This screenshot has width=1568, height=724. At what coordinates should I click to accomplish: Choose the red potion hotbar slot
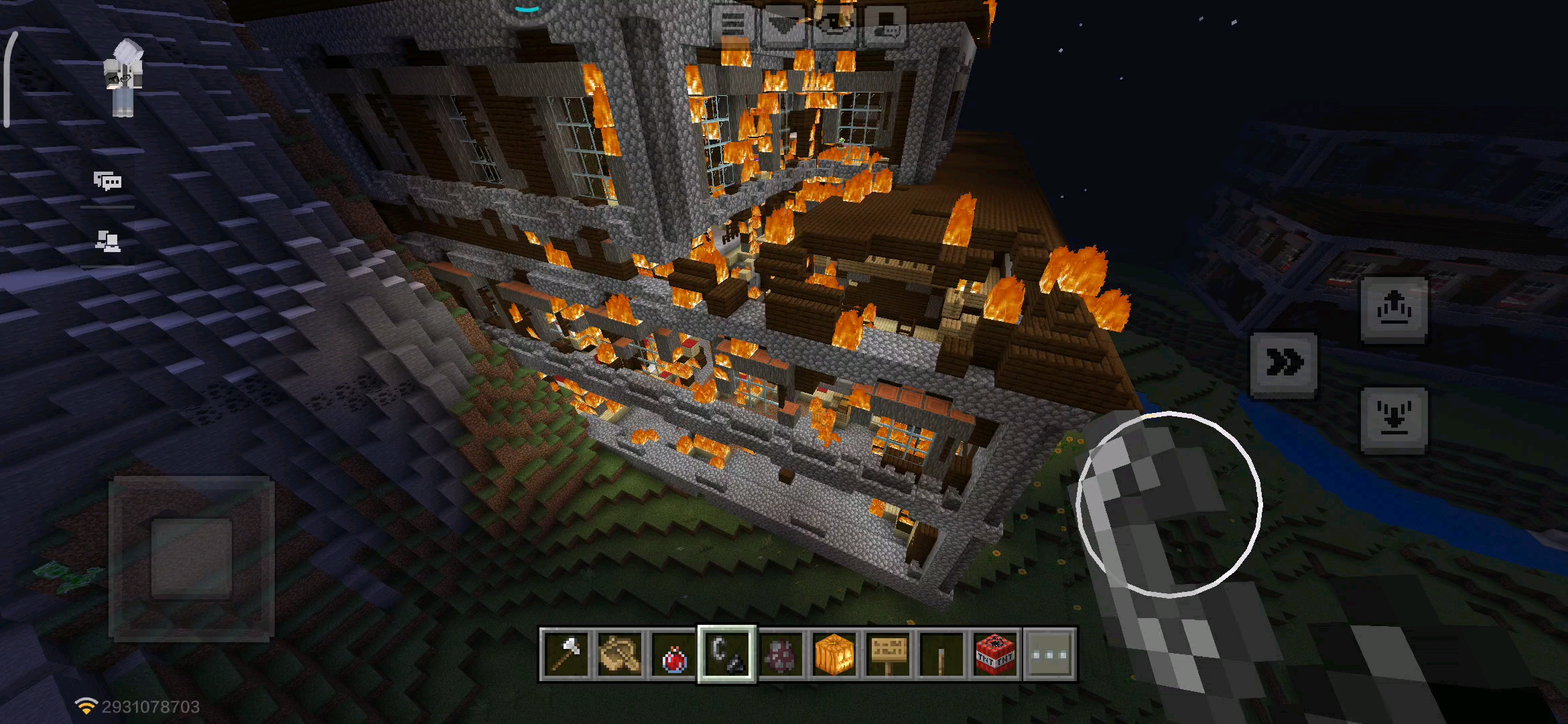[673, 654]
